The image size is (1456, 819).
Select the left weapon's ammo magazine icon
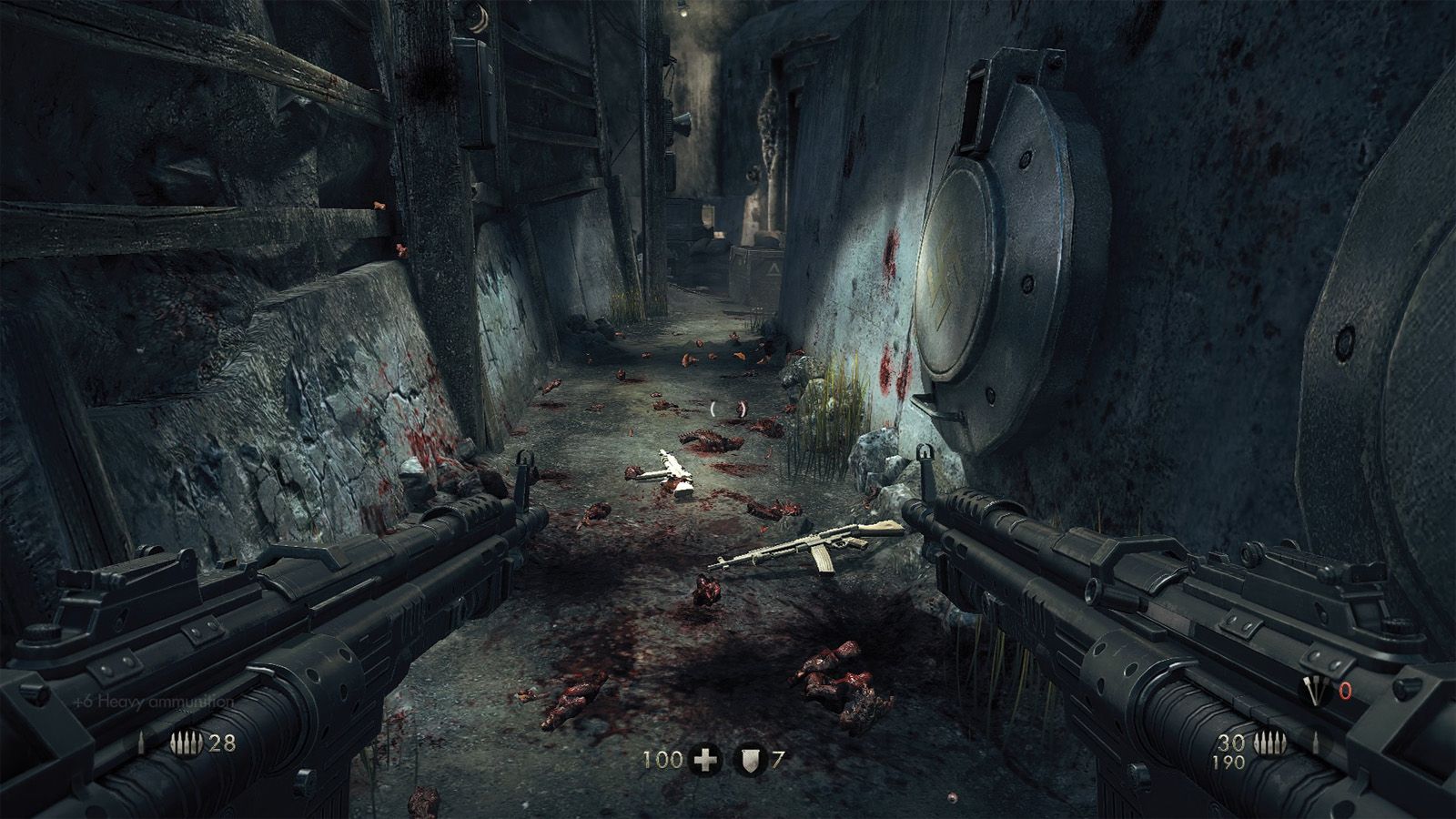187,743
